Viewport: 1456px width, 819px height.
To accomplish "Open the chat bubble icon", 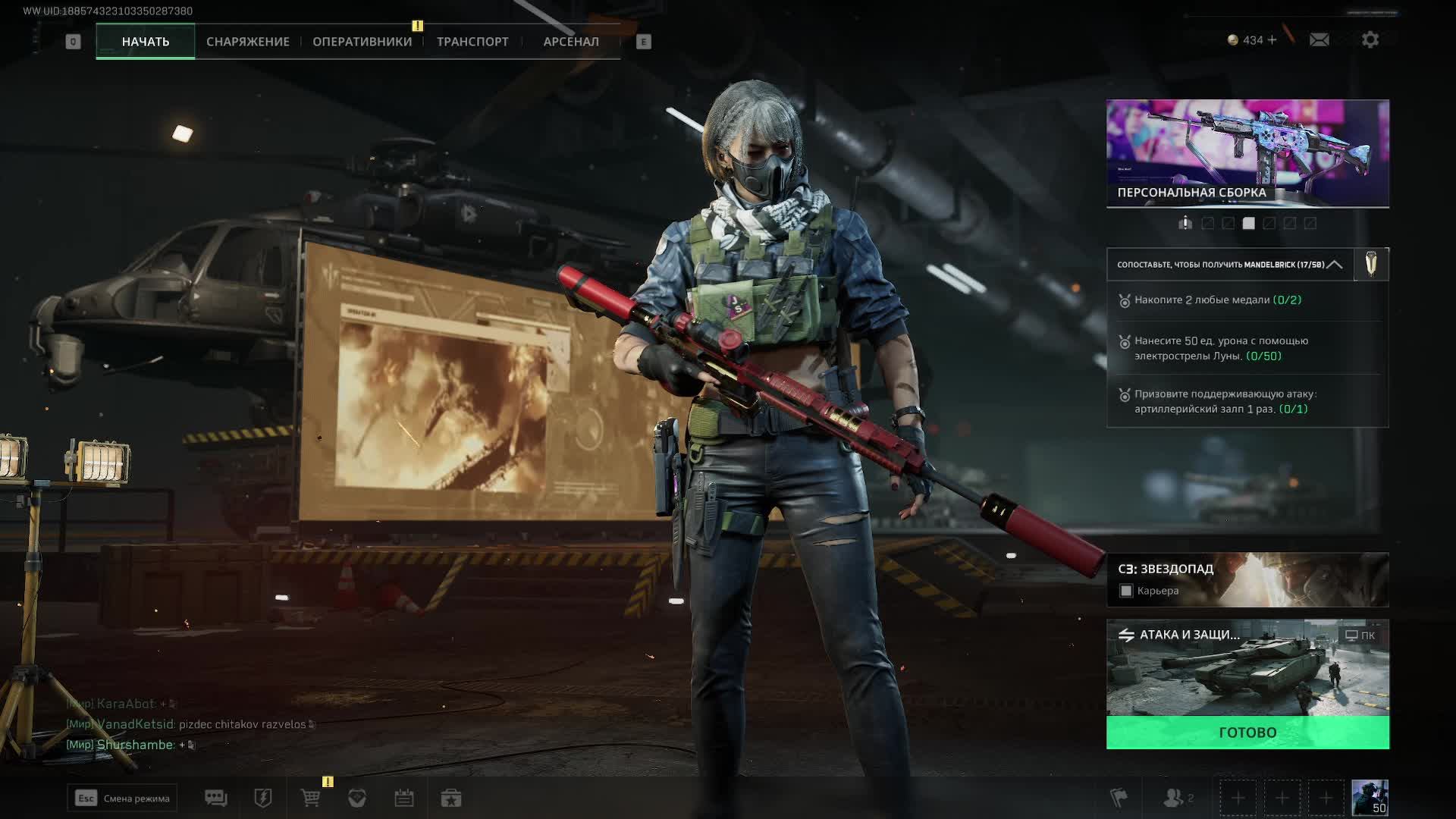I will click(x=215, y=798).
